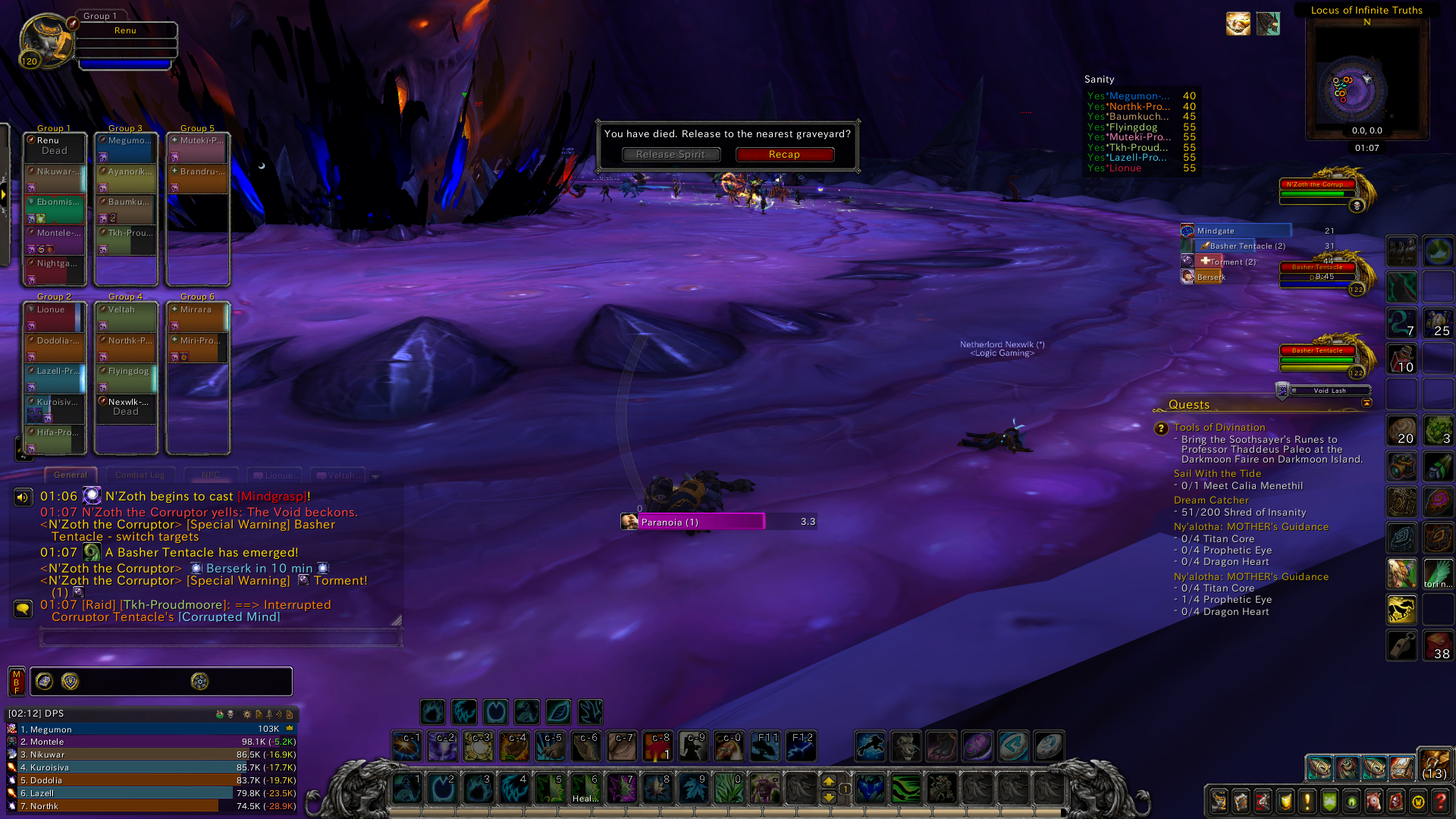The width and height of the screenshot is (1456, 819).
Task: Open the death Recap
Action: tap(784, 155)
